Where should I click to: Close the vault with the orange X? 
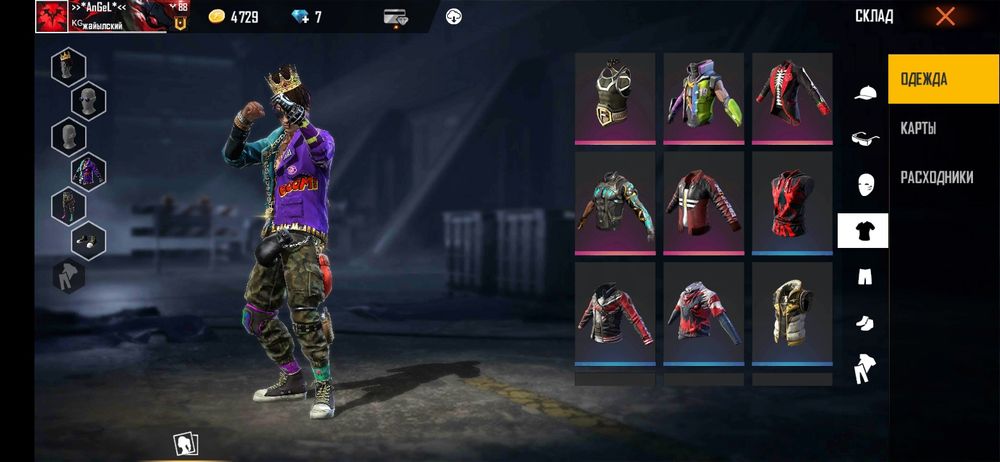point(945,16)
